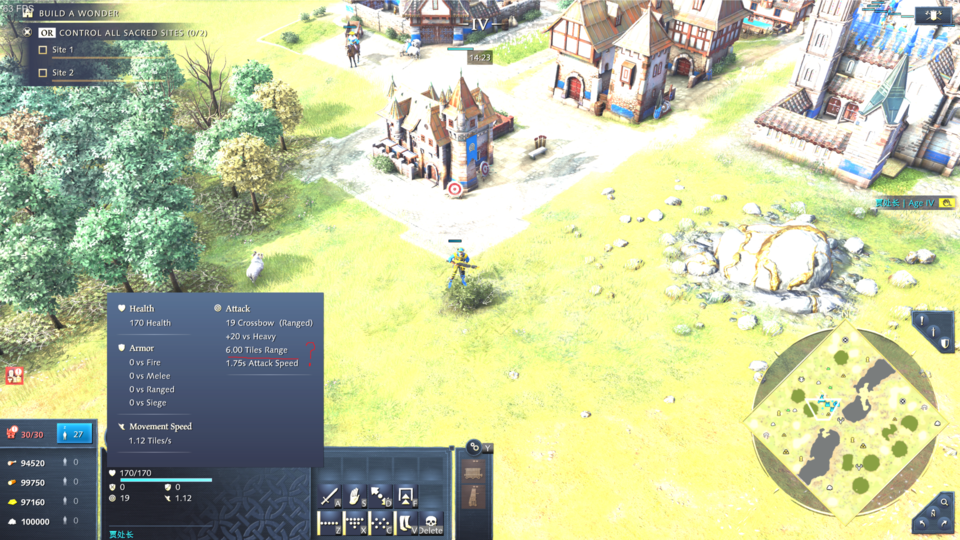
Task: Select the siege tower icon in side panel
Action: [x=475, y=496]
